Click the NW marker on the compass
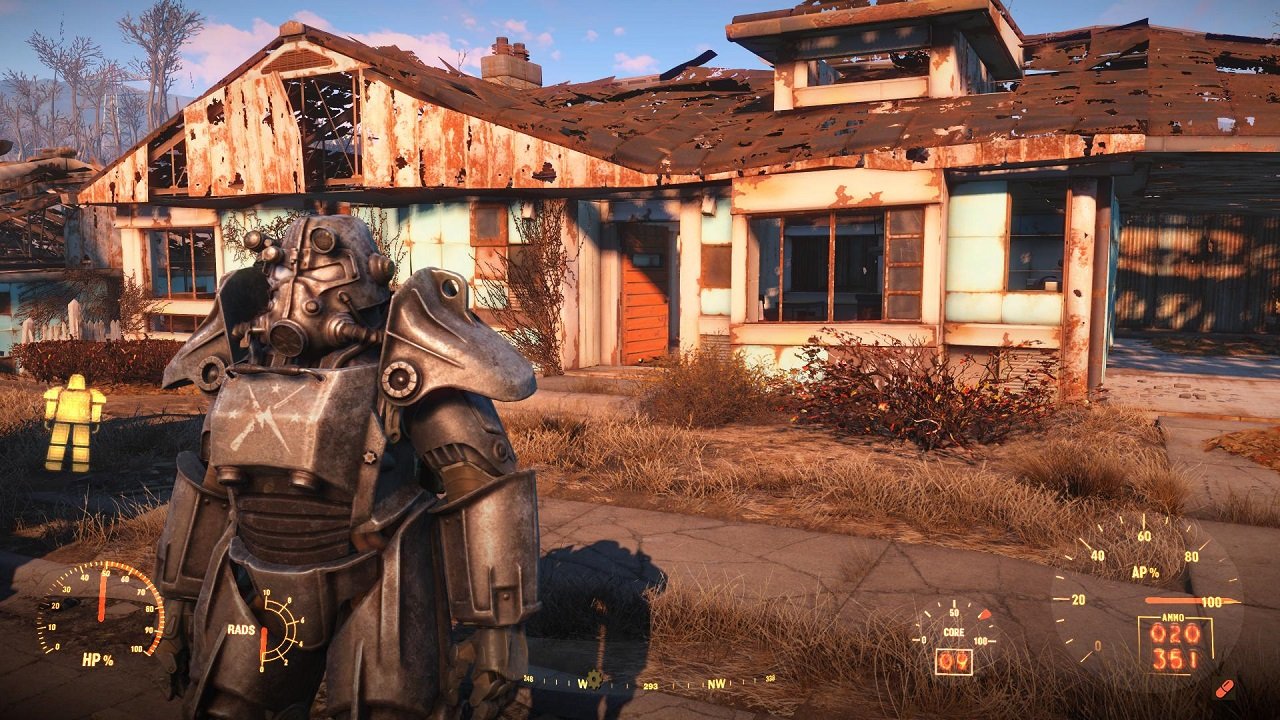 717,684
